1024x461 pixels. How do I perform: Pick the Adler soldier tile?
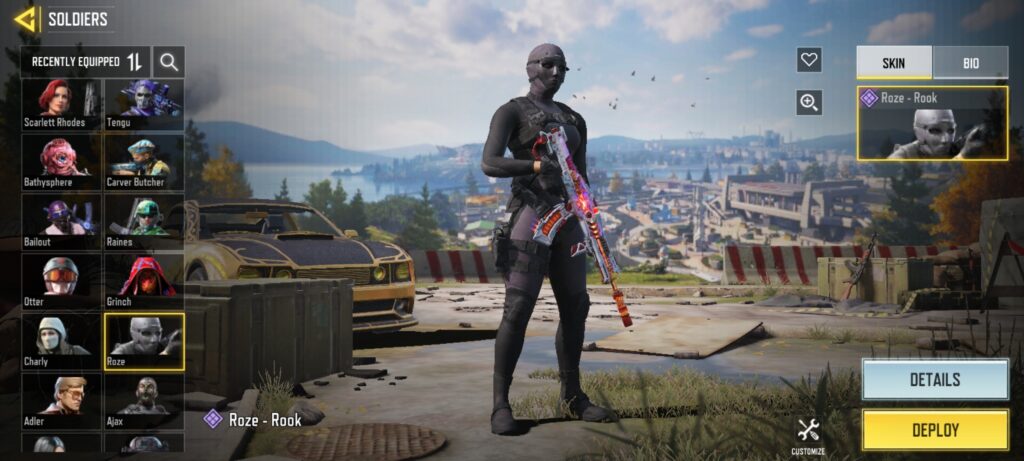(62, 401)
